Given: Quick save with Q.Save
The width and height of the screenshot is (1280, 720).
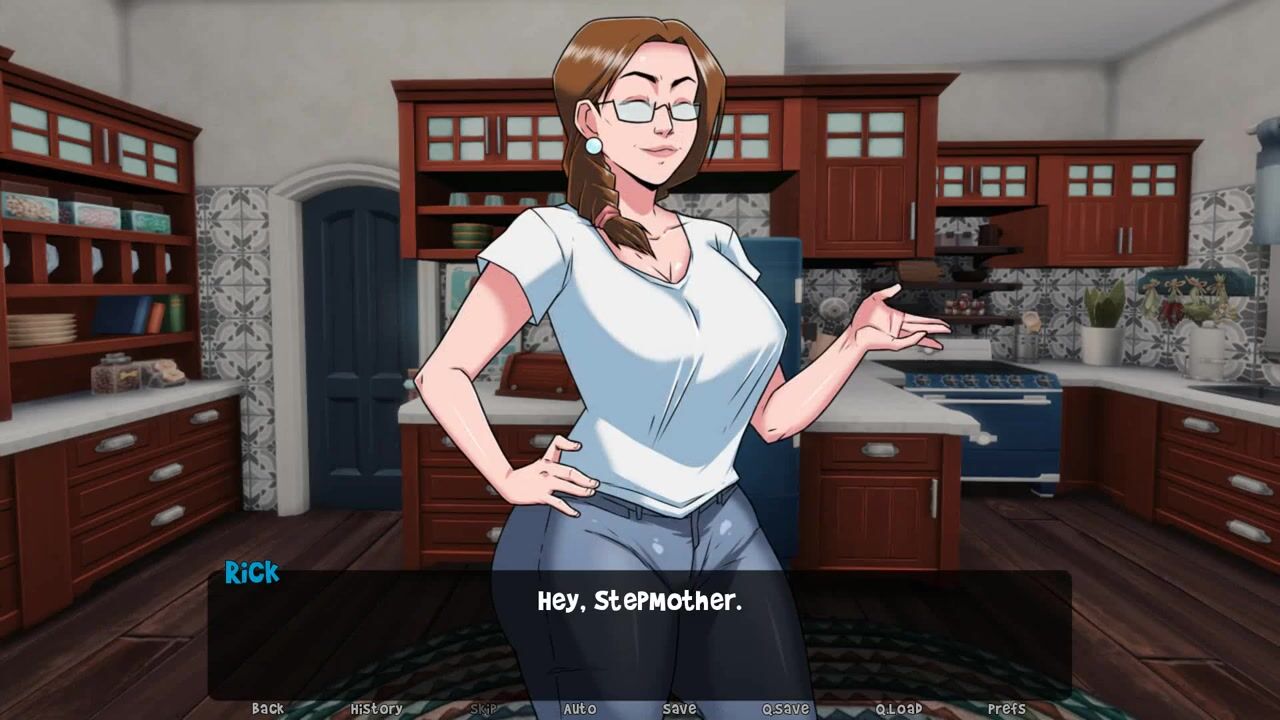Looking at the screenshot, I should [x=786, y=708].
